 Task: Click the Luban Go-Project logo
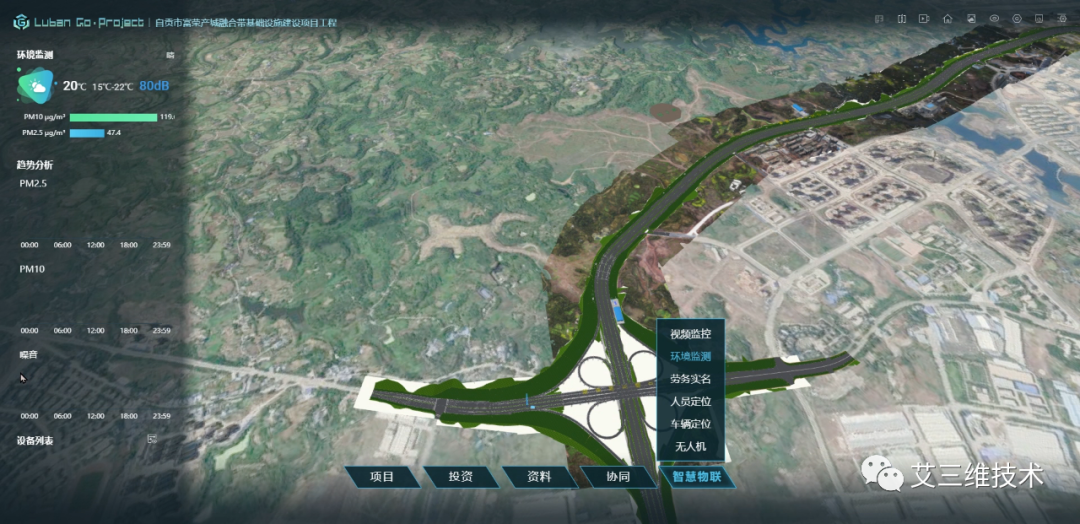[21, 21]
